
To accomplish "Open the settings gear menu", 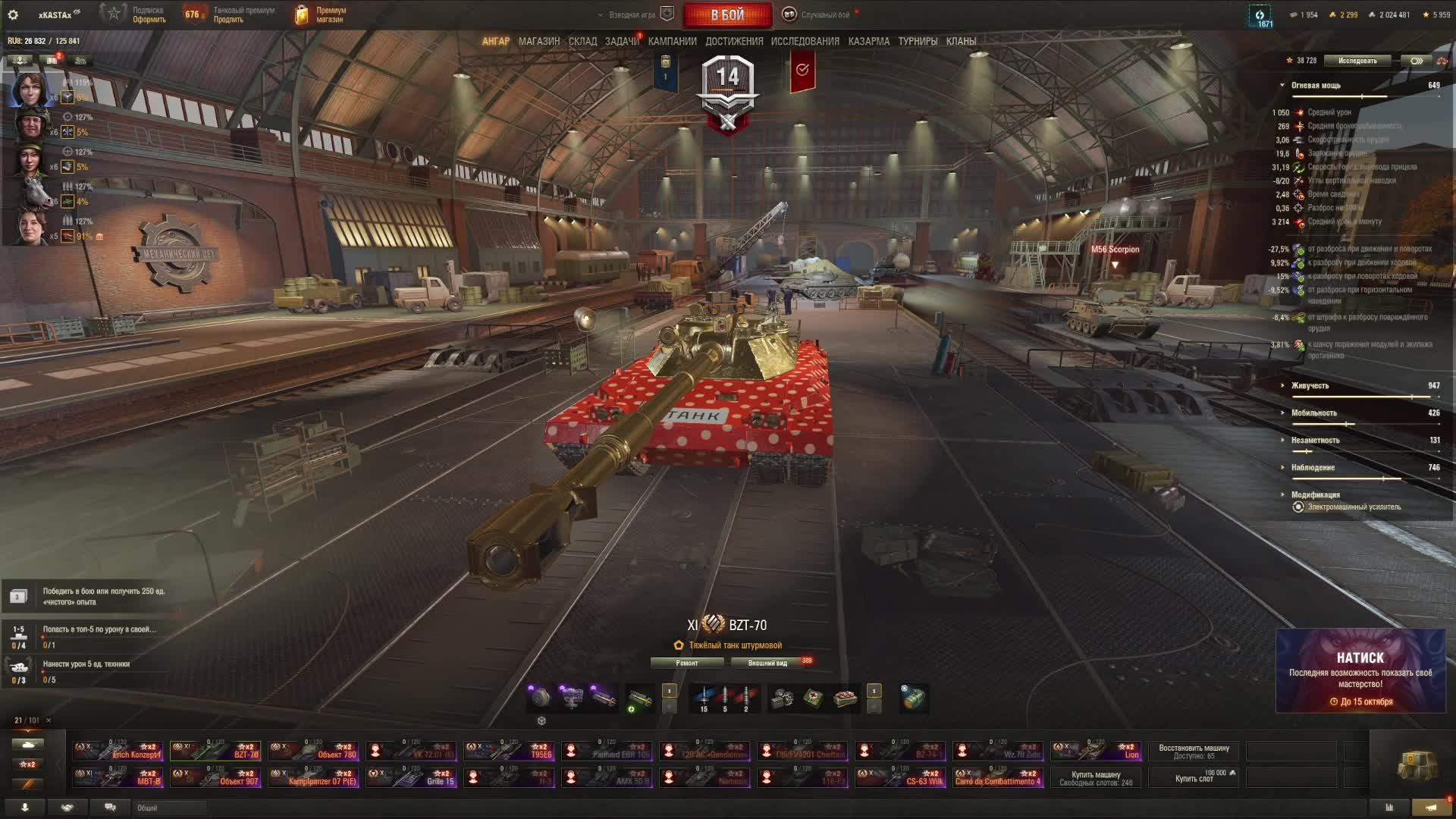I will pyautogui.click(x=13, y=14).
